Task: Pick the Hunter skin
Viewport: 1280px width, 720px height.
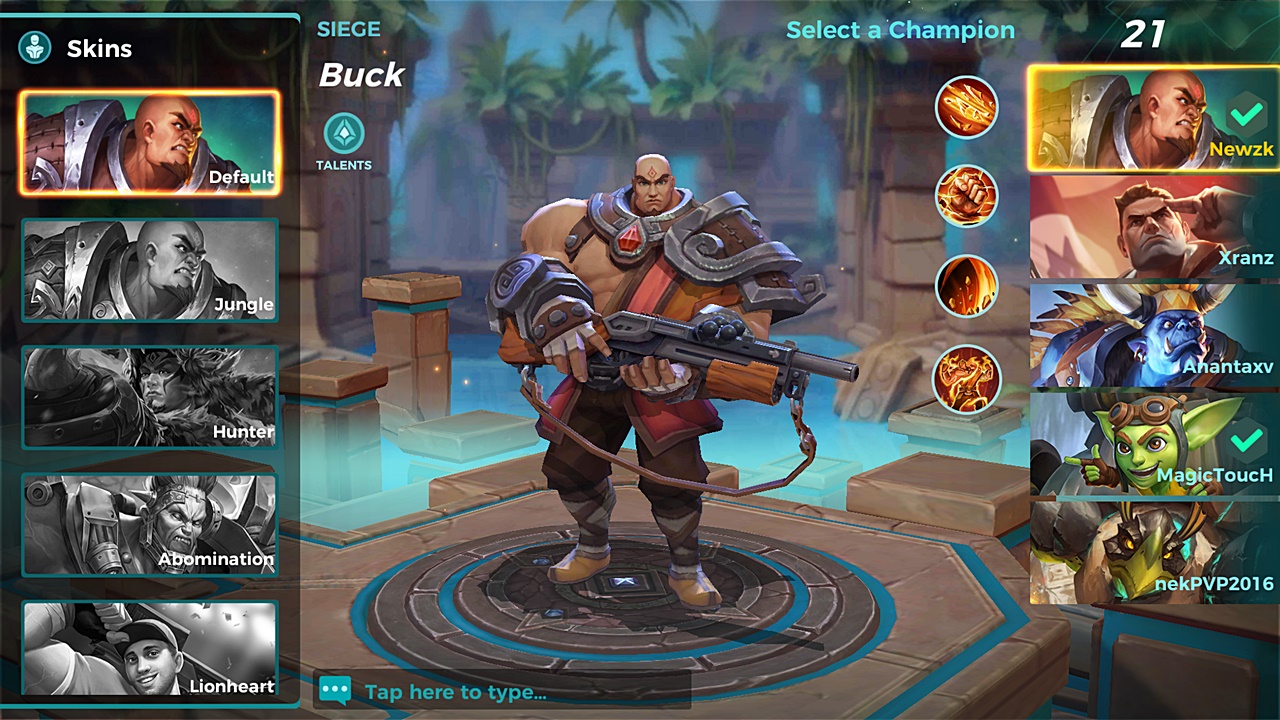Action: tap(150, 397)
